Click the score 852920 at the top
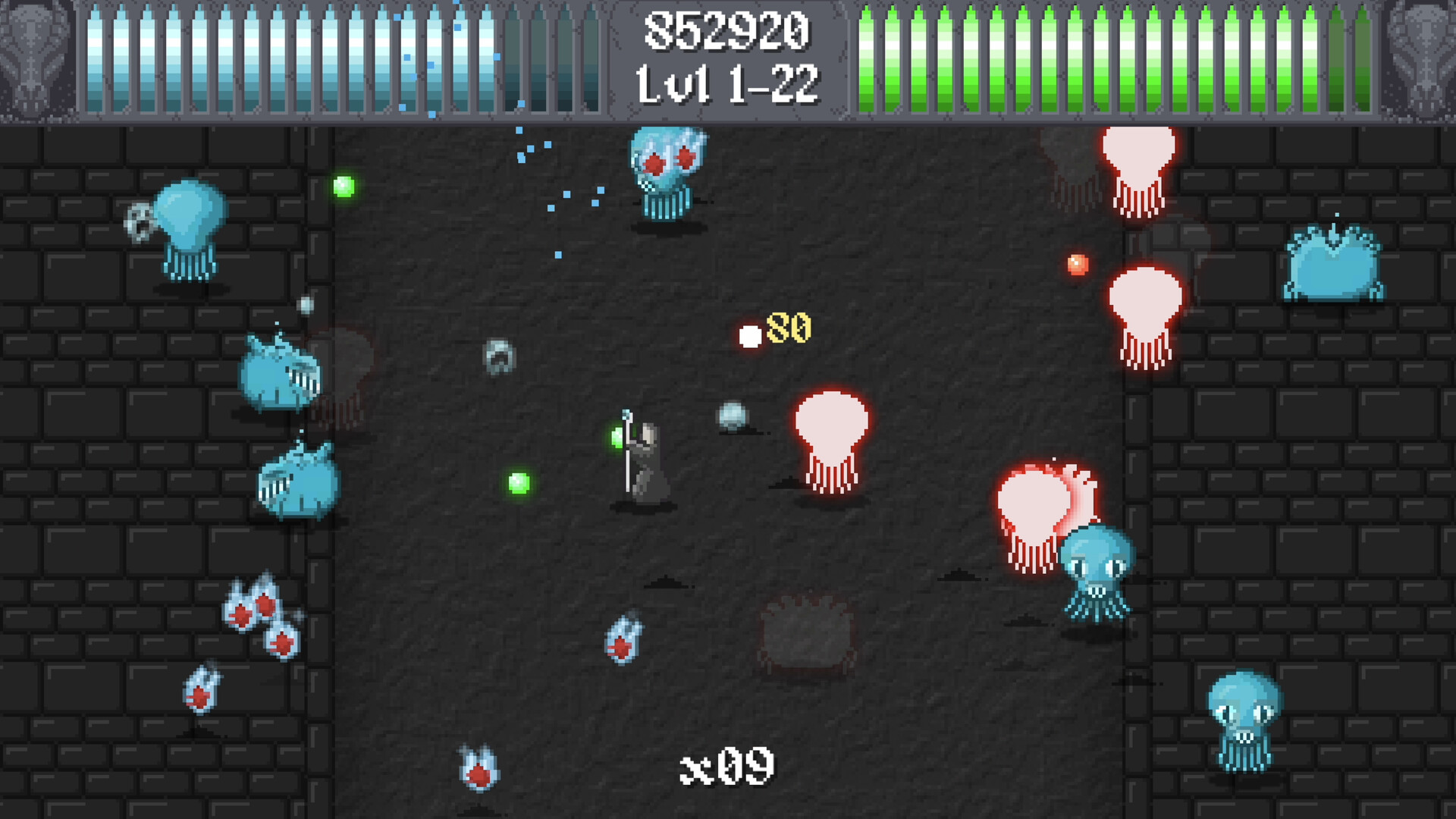The height and width of the screenshot is (819, 1456). [x=726, y=30]
